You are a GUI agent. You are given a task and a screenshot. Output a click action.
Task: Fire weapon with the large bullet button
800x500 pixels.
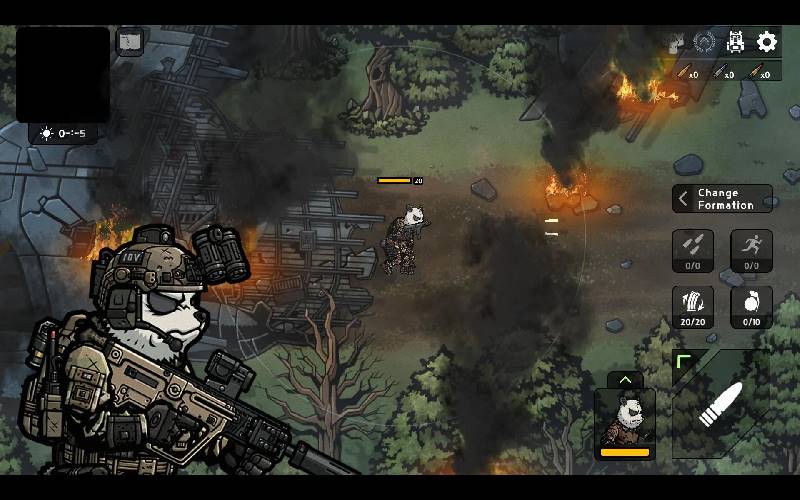click(x=722, y=402)
